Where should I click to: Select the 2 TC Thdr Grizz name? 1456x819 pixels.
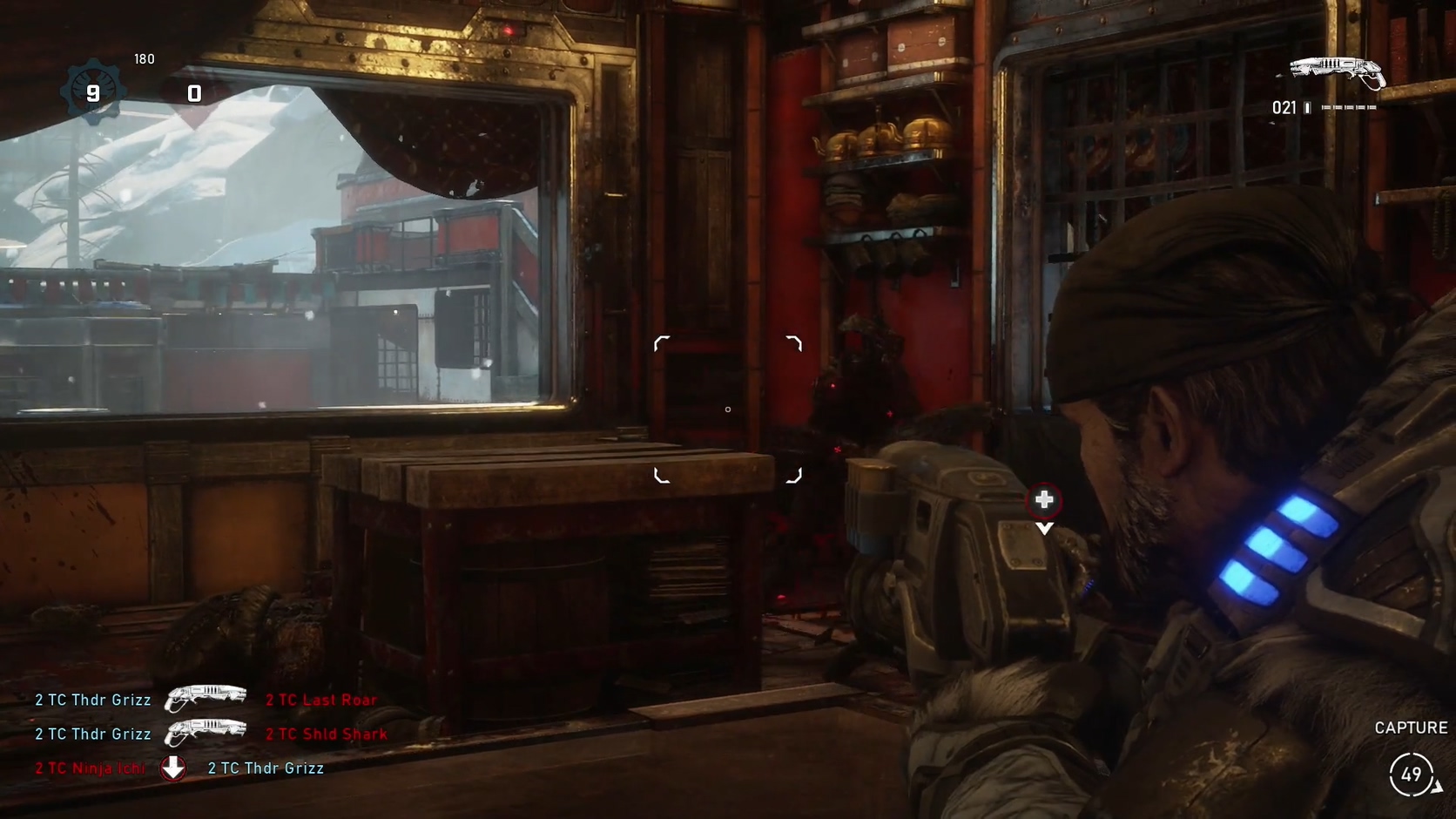click(92, 700)
